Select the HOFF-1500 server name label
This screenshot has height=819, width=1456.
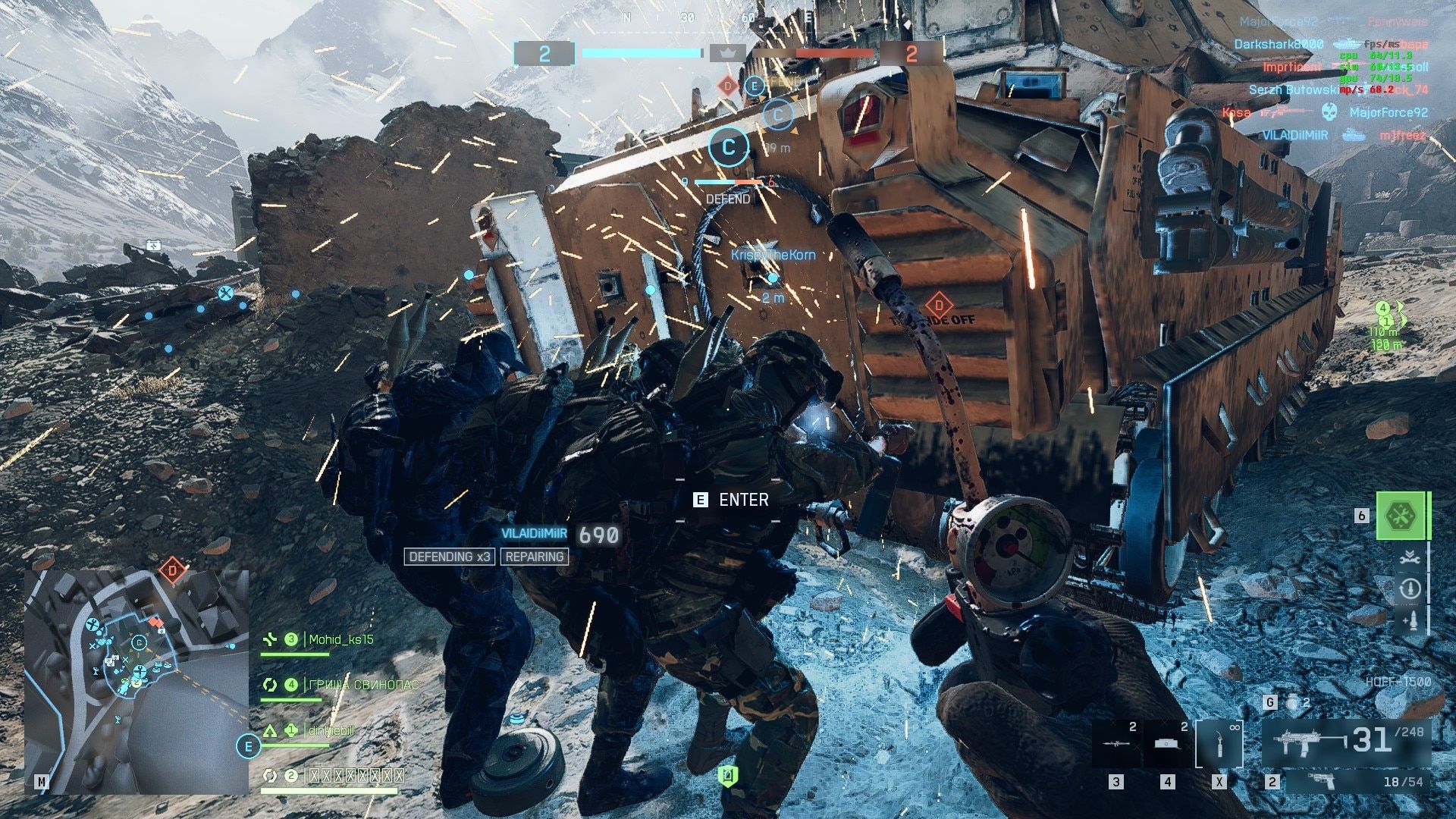tap(1393, 681)
